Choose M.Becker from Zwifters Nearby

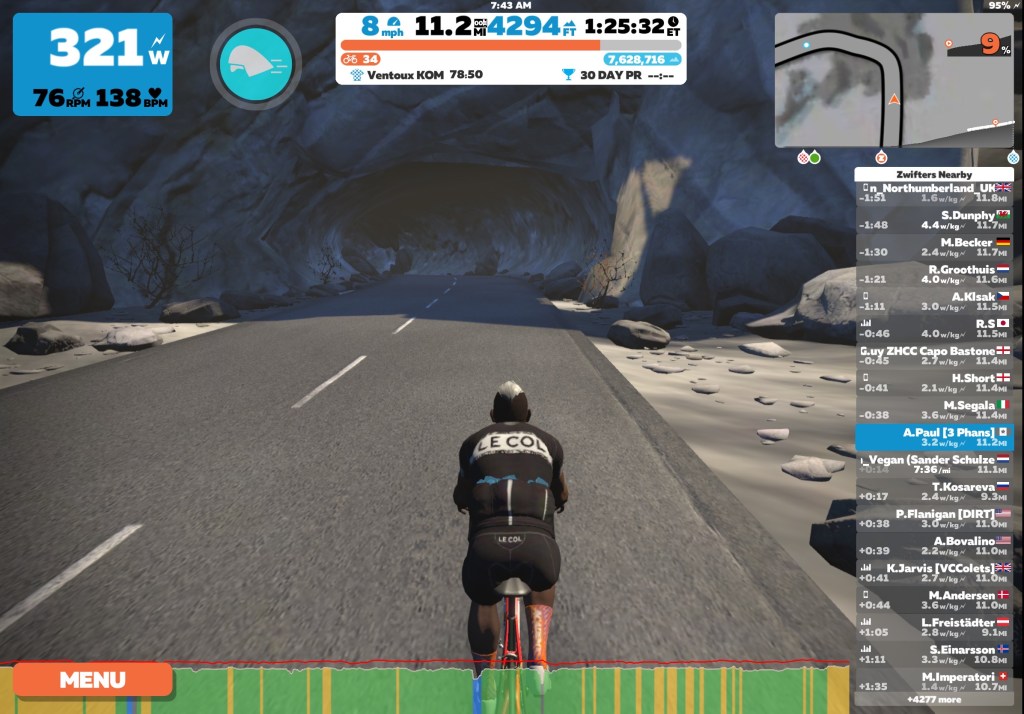[x=934, y=247]
